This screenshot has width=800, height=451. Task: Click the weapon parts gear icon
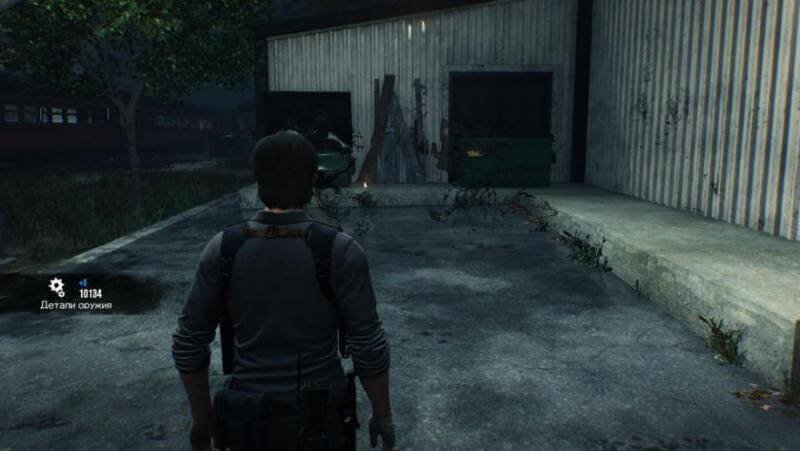[57, 287]
